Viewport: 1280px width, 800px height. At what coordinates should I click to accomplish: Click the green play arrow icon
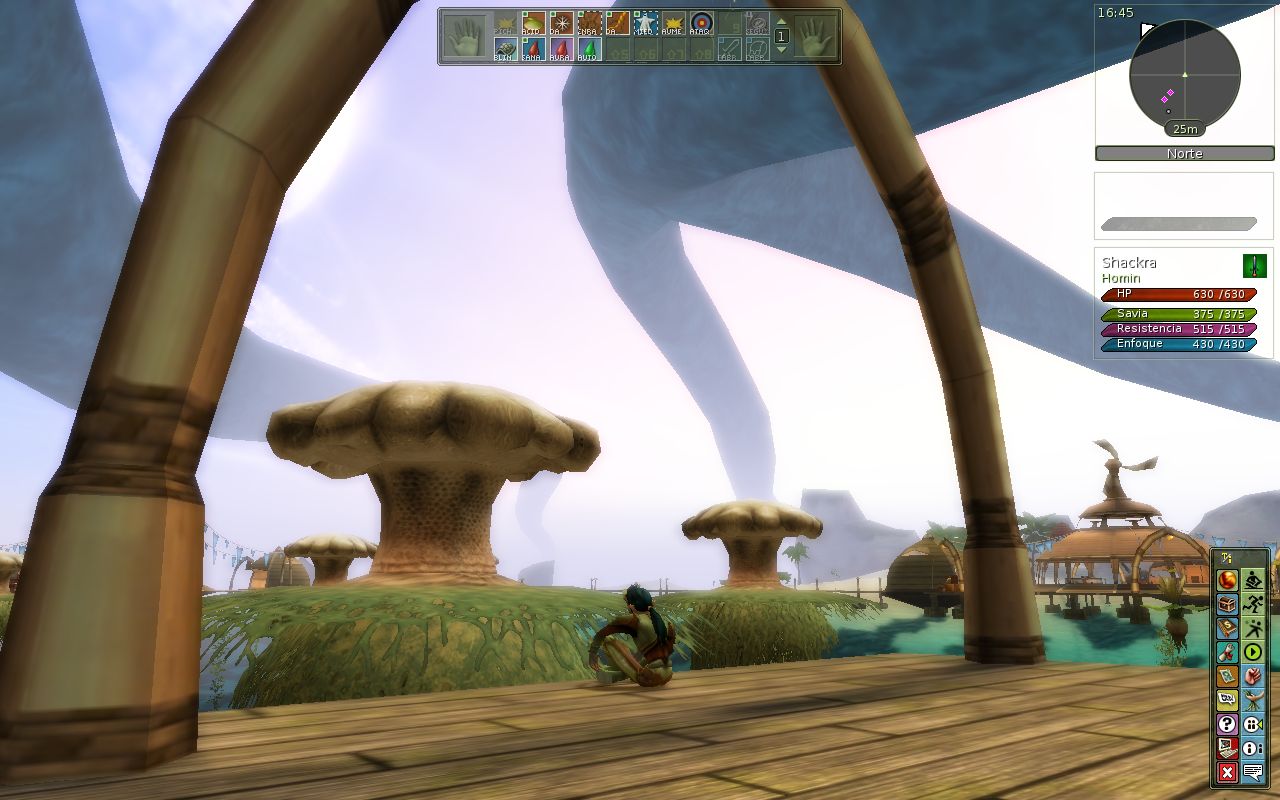point(1253,652)
